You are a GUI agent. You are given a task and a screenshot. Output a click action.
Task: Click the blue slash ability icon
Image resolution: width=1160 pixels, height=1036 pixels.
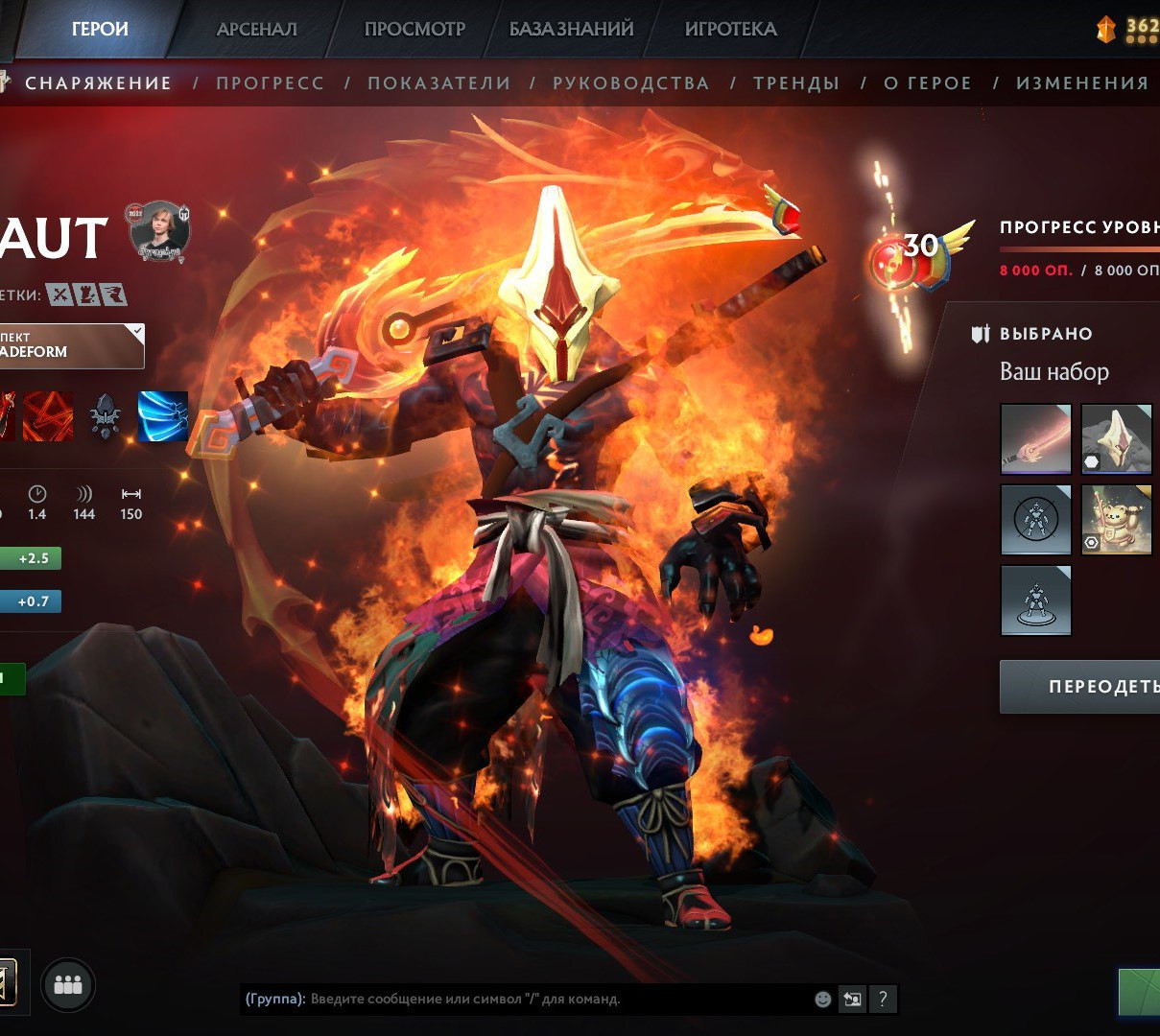[x=163, y=416]
